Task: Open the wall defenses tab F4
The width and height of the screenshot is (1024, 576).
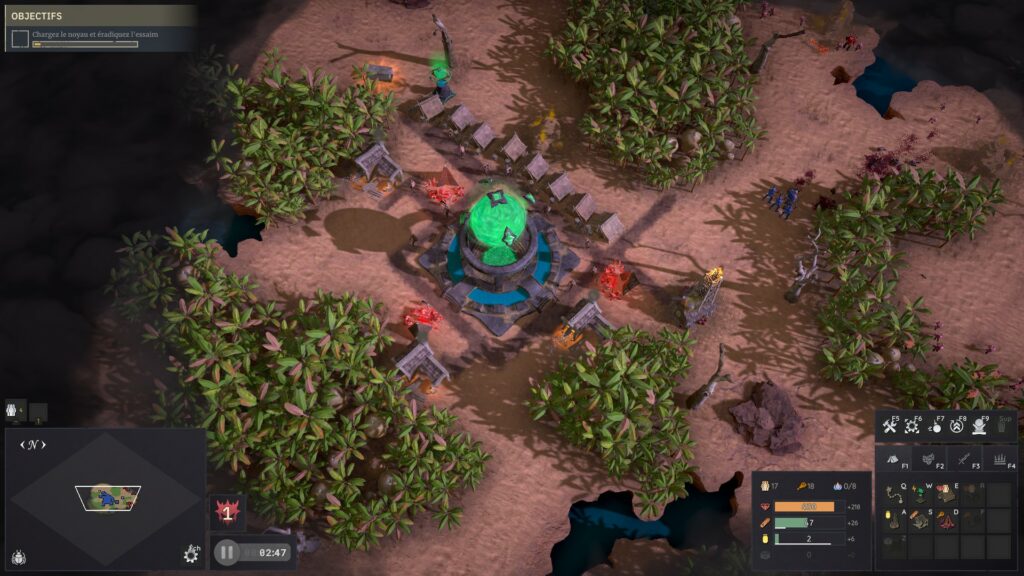Action: tap(1000, 459)
